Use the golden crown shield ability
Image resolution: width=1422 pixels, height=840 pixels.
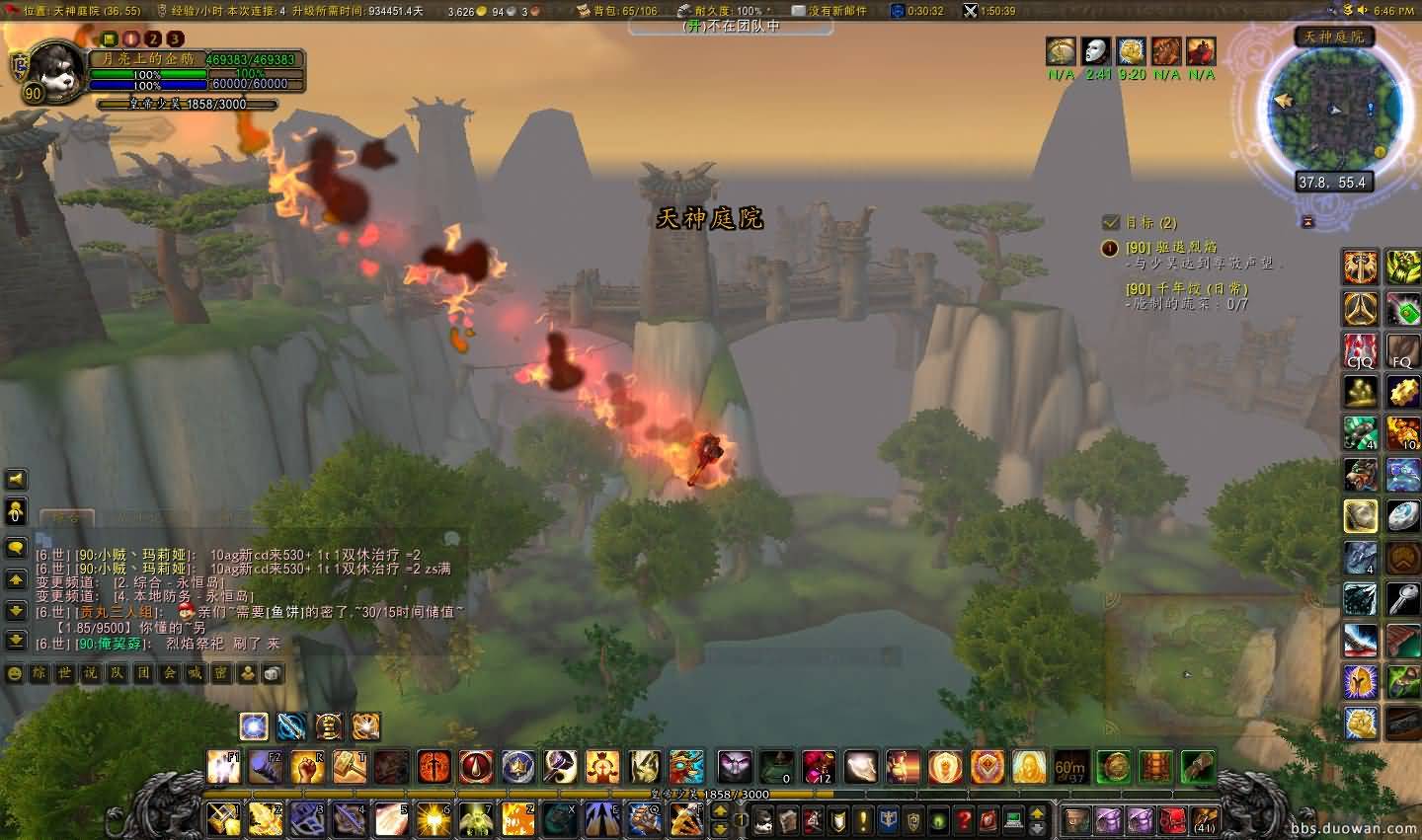point(518,766)
